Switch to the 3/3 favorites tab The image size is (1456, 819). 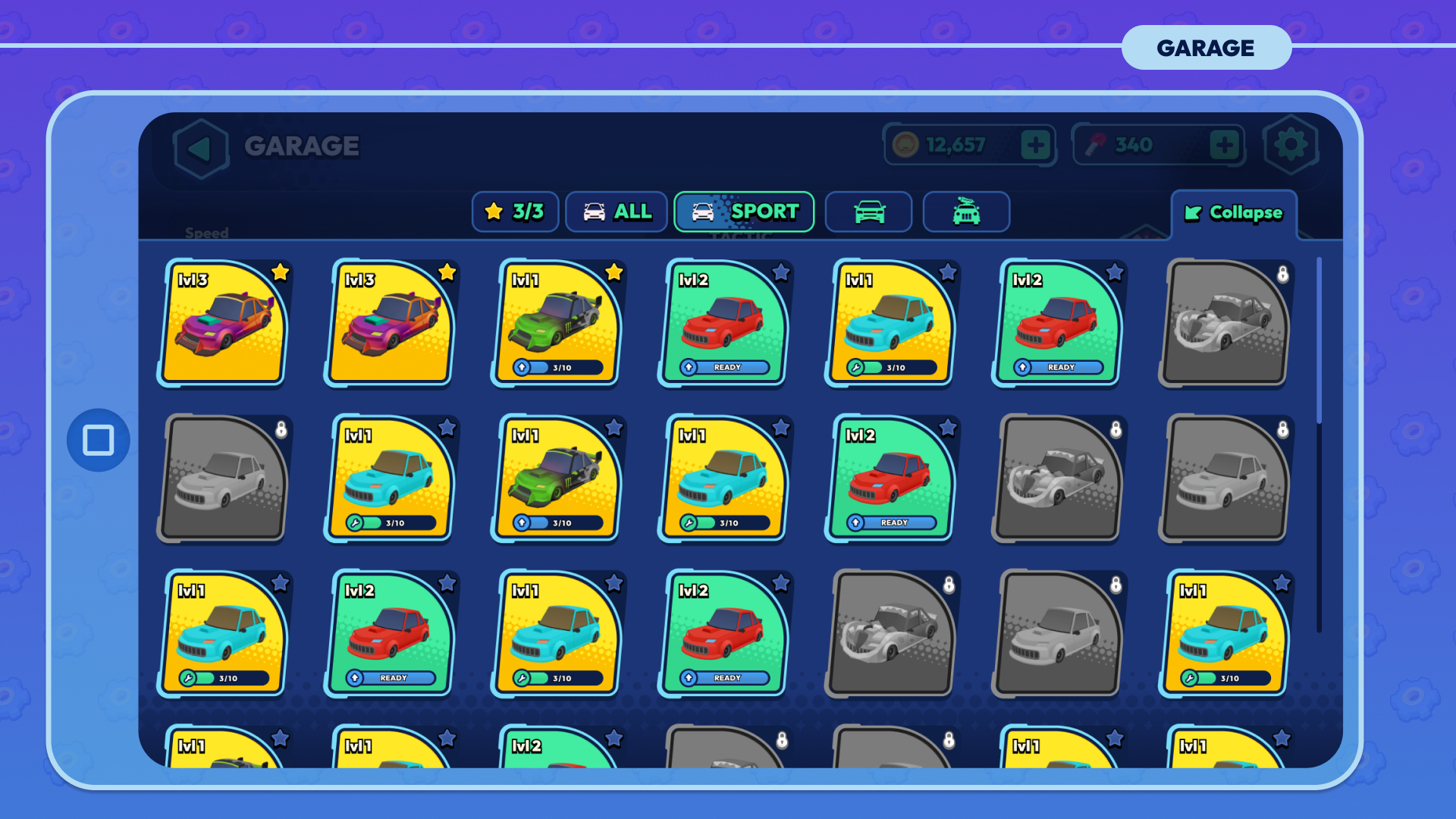coord(515,212)
